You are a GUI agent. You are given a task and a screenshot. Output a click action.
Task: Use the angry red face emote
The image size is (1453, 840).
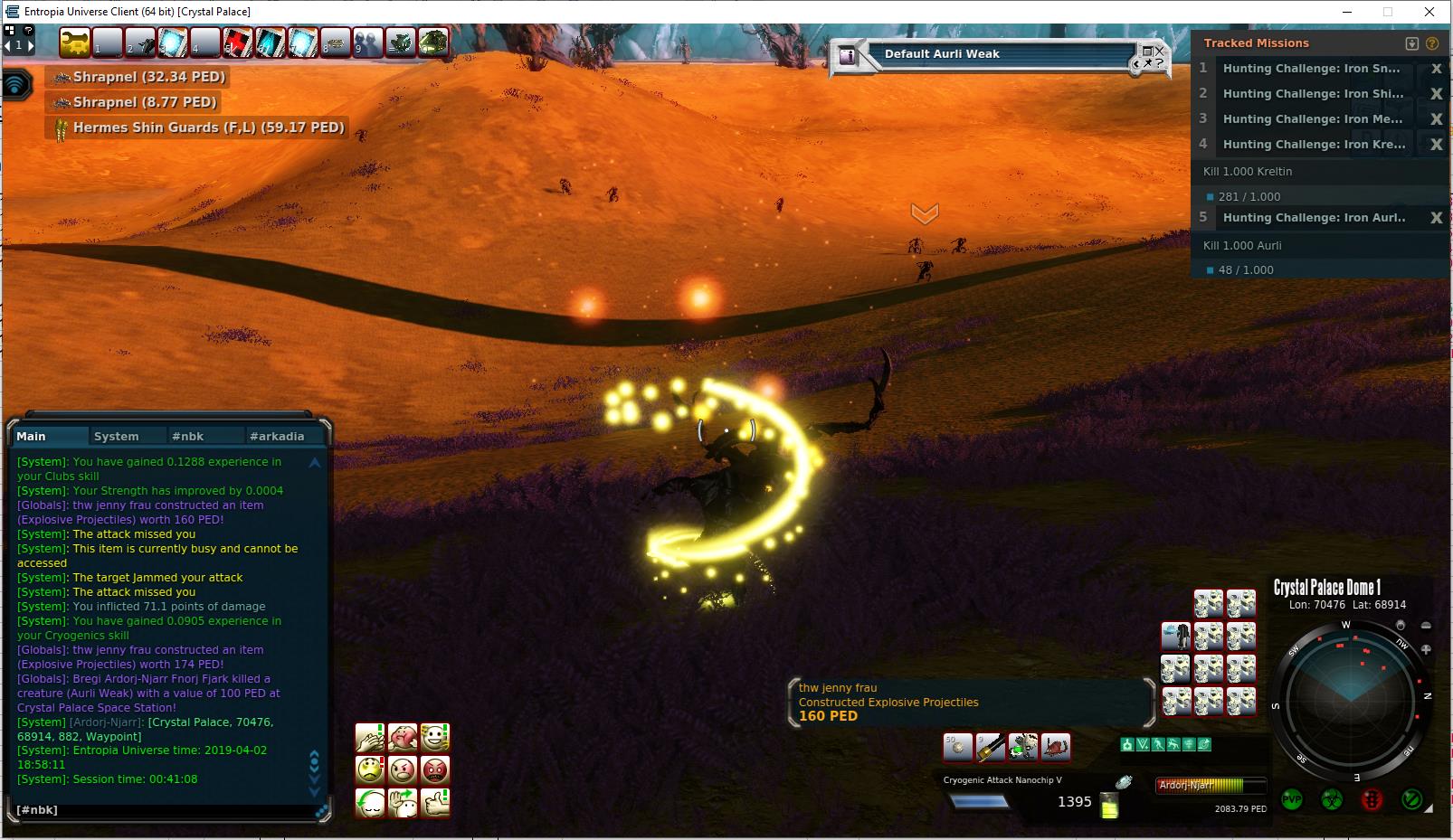tap(435, 770)
